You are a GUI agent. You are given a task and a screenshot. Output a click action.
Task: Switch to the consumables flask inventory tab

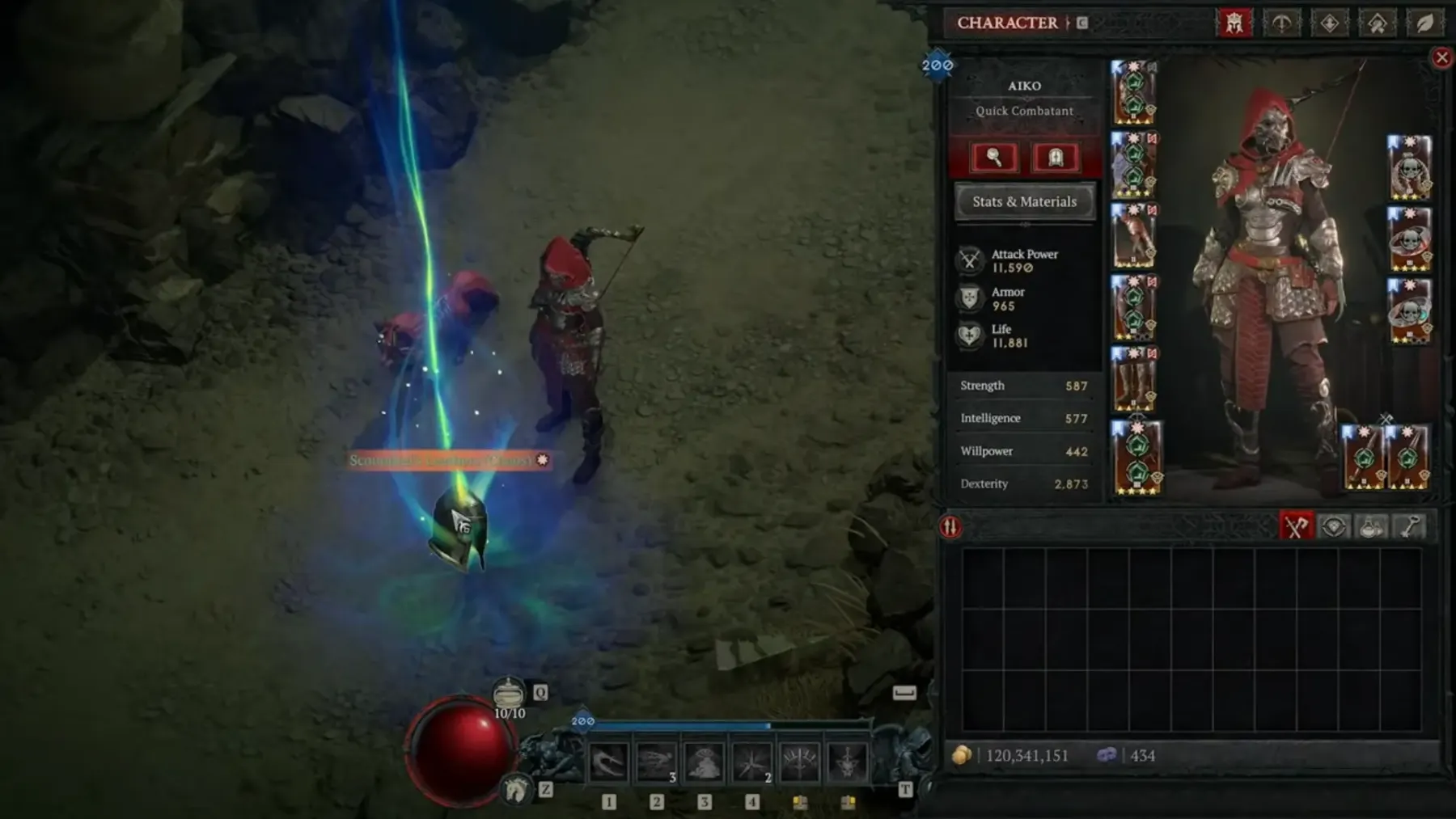1372,527
